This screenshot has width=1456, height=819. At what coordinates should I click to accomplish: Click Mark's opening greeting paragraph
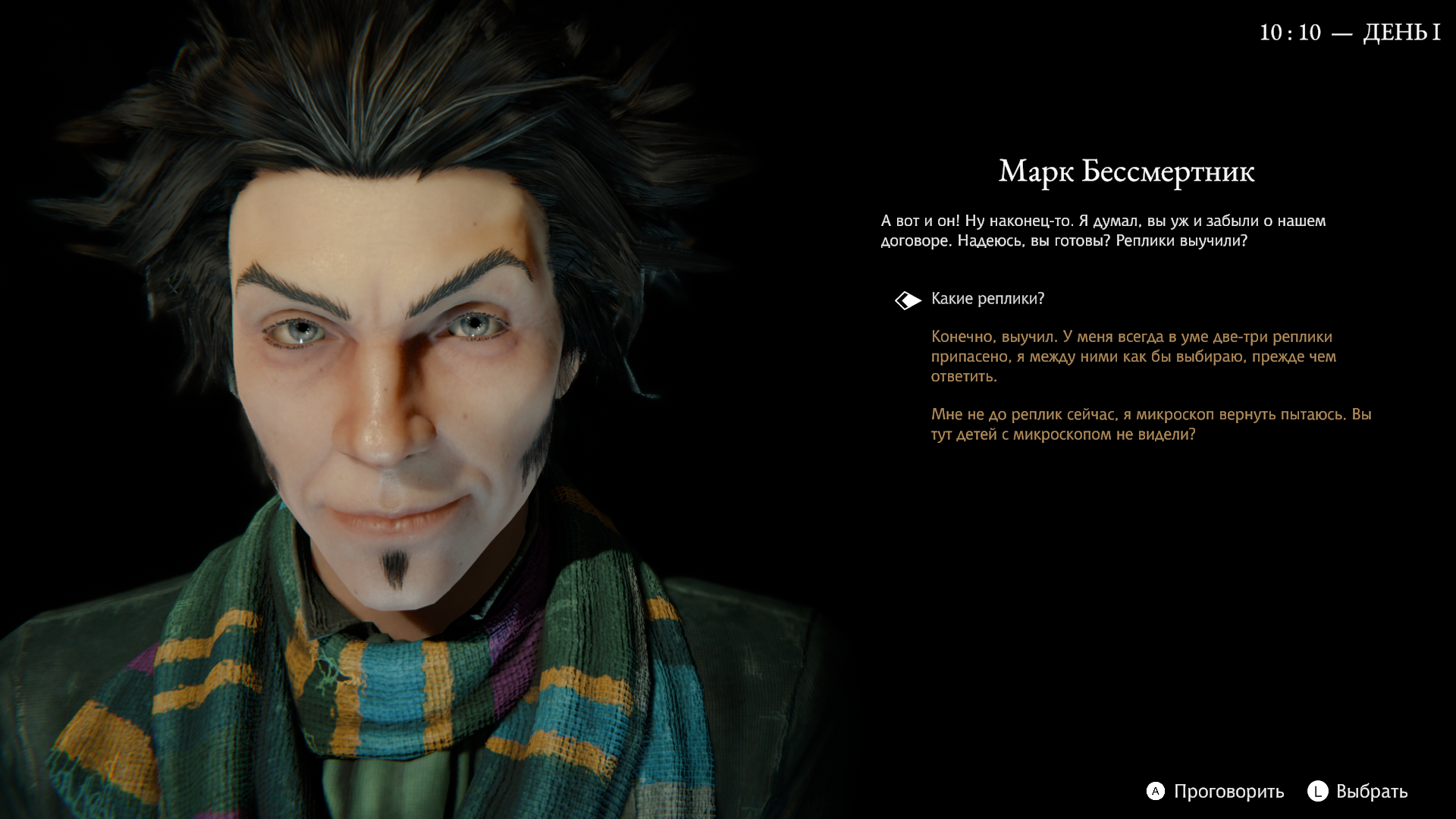pos(1100,231)
